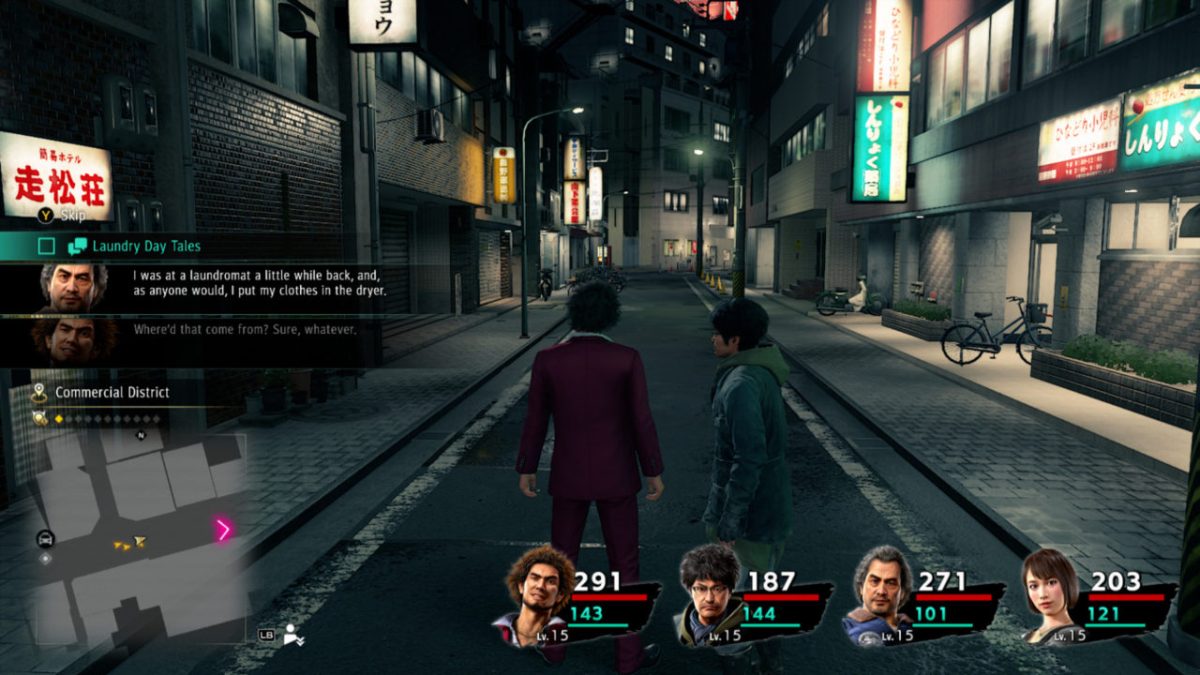1200x675 pixels.
Task: Select the pink arrow marker on the minimap
Action: (x=223, y=530)
